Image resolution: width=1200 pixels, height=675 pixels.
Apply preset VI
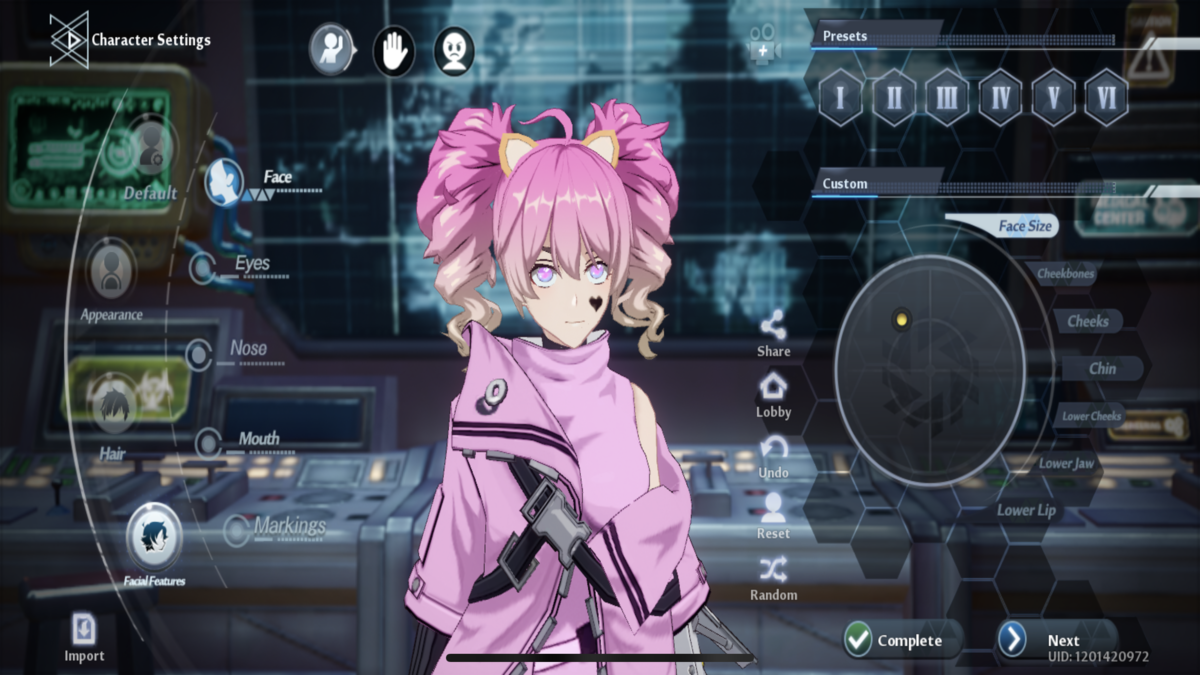[1105, 97]
